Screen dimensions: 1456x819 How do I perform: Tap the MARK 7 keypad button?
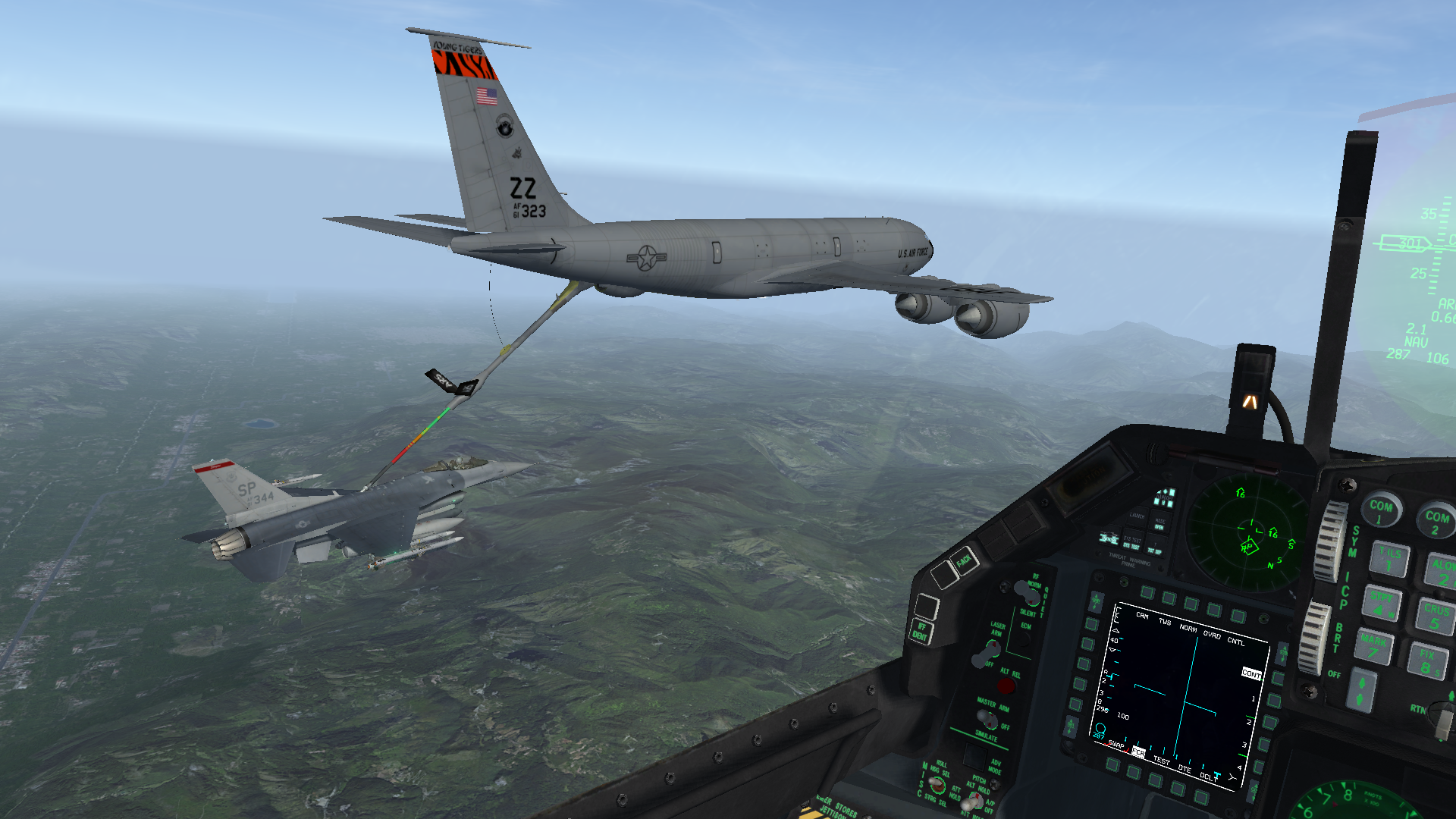click(1373, 647)
